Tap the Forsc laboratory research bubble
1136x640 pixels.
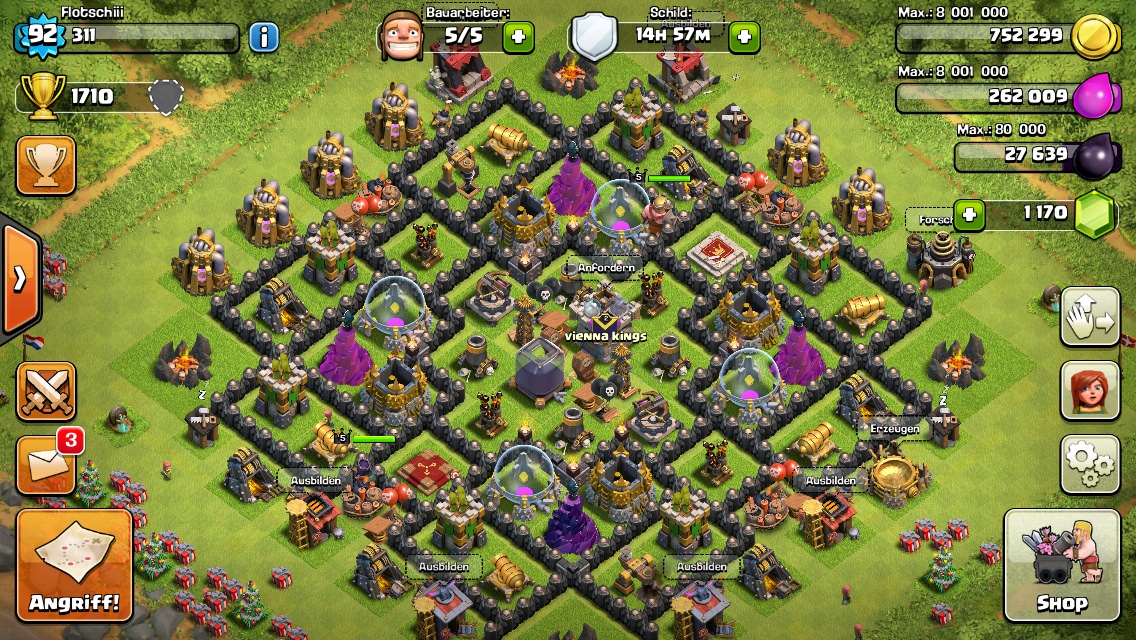tap(928, 219)
